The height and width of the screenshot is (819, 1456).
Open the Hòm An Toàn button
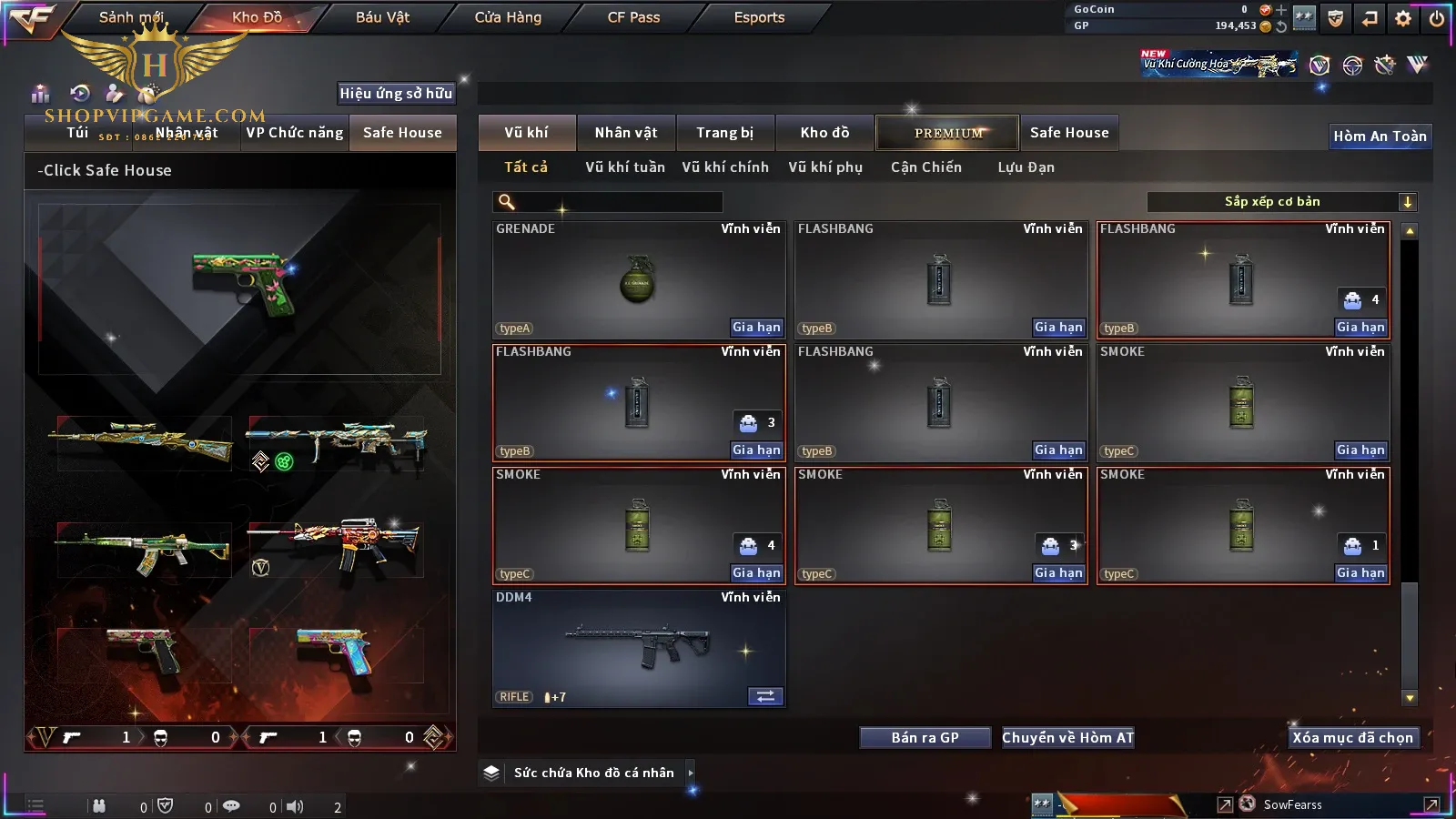pyautogui.click(x=1380, y=136)
